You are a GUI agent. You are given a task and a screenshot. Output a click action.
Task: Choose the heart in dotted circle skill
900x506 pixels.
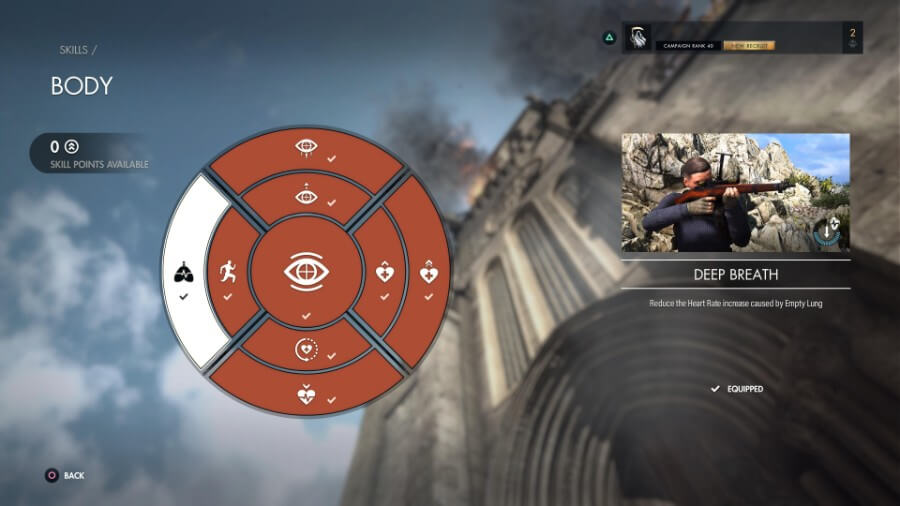307,349
